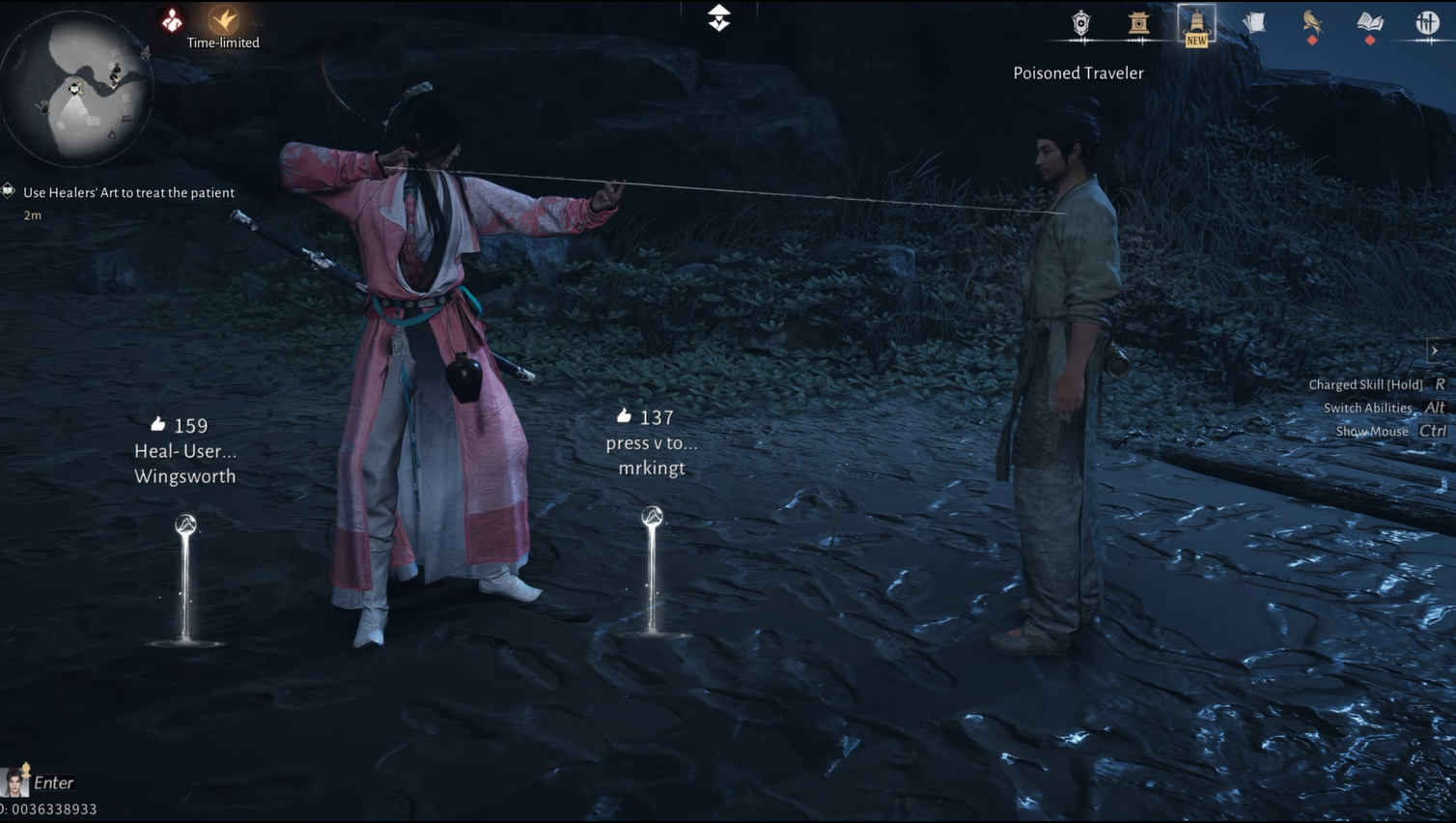This screenshot has width=1456, height=823.
Task: Select the bird messenger icon with red notification
Action: 1312,23
